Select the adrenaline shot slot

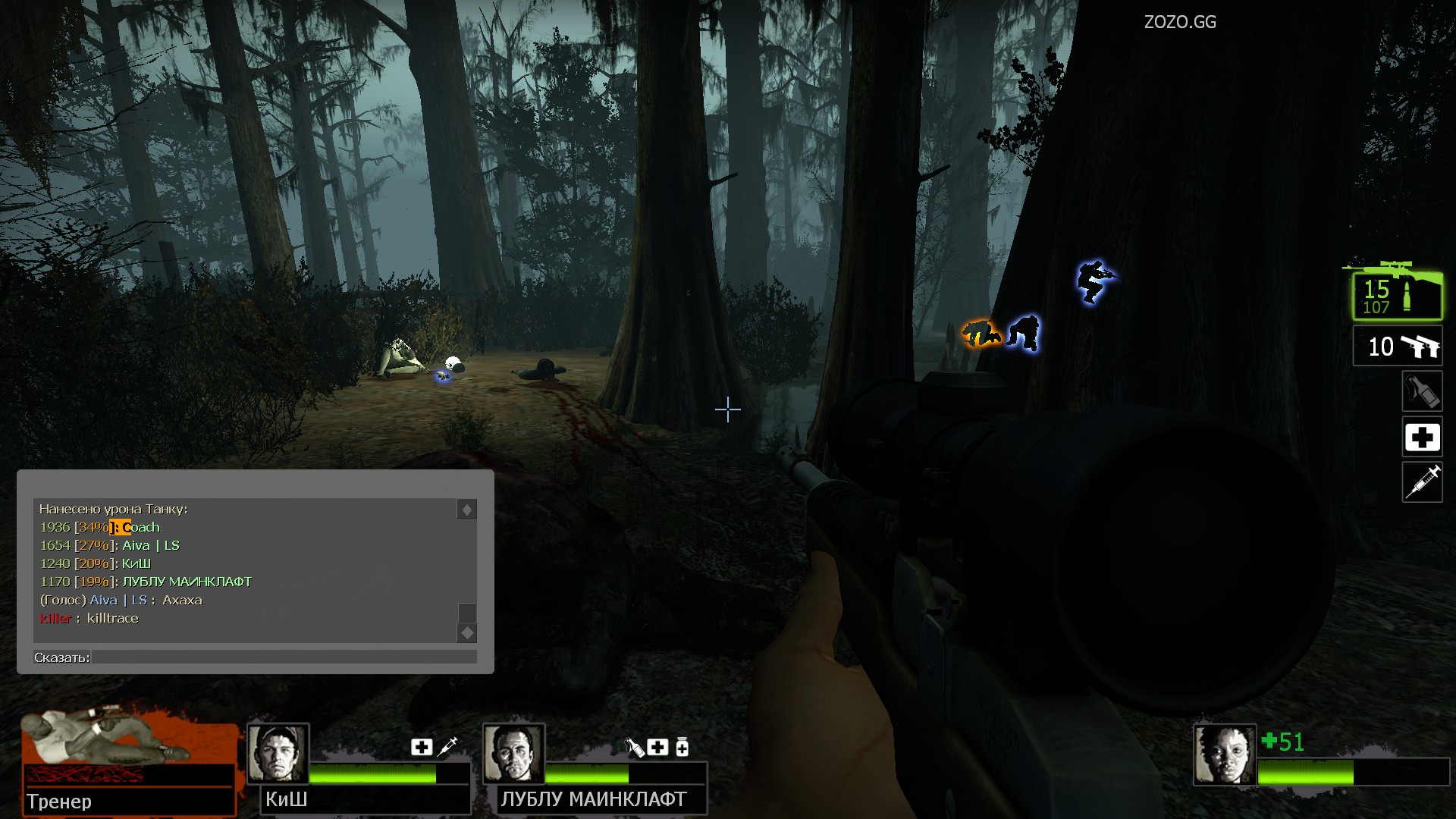click(1422, 482)
